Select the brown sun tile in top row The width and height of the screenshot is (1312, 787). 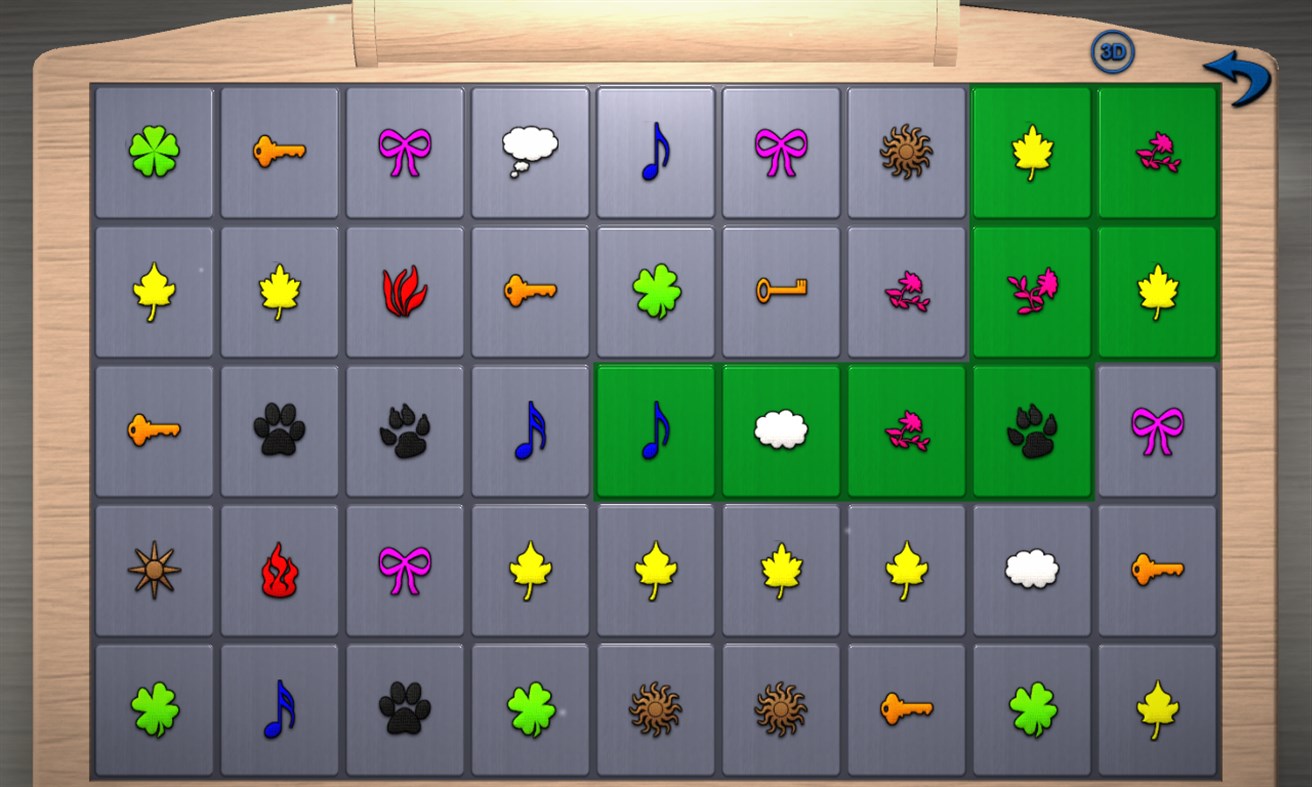tap(907, 150)
